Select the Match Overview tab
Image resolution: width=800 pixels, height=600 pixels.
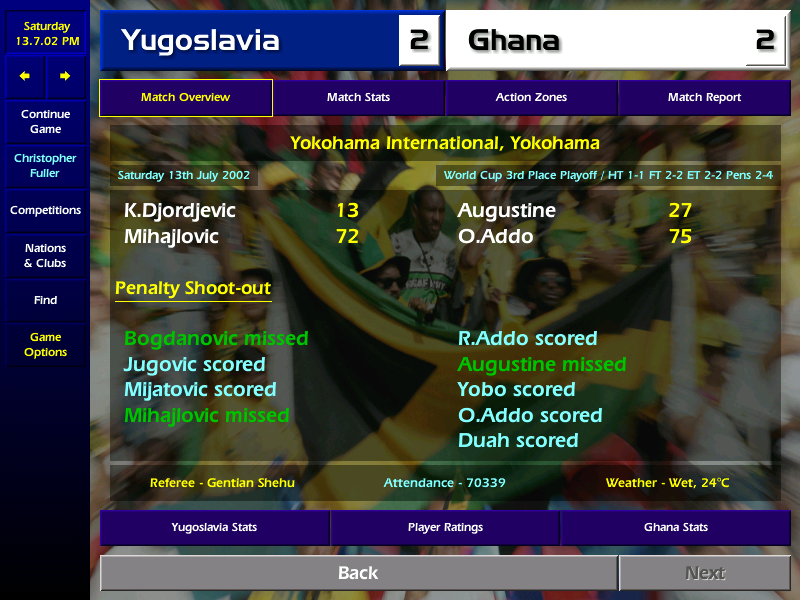coord(185,98)
